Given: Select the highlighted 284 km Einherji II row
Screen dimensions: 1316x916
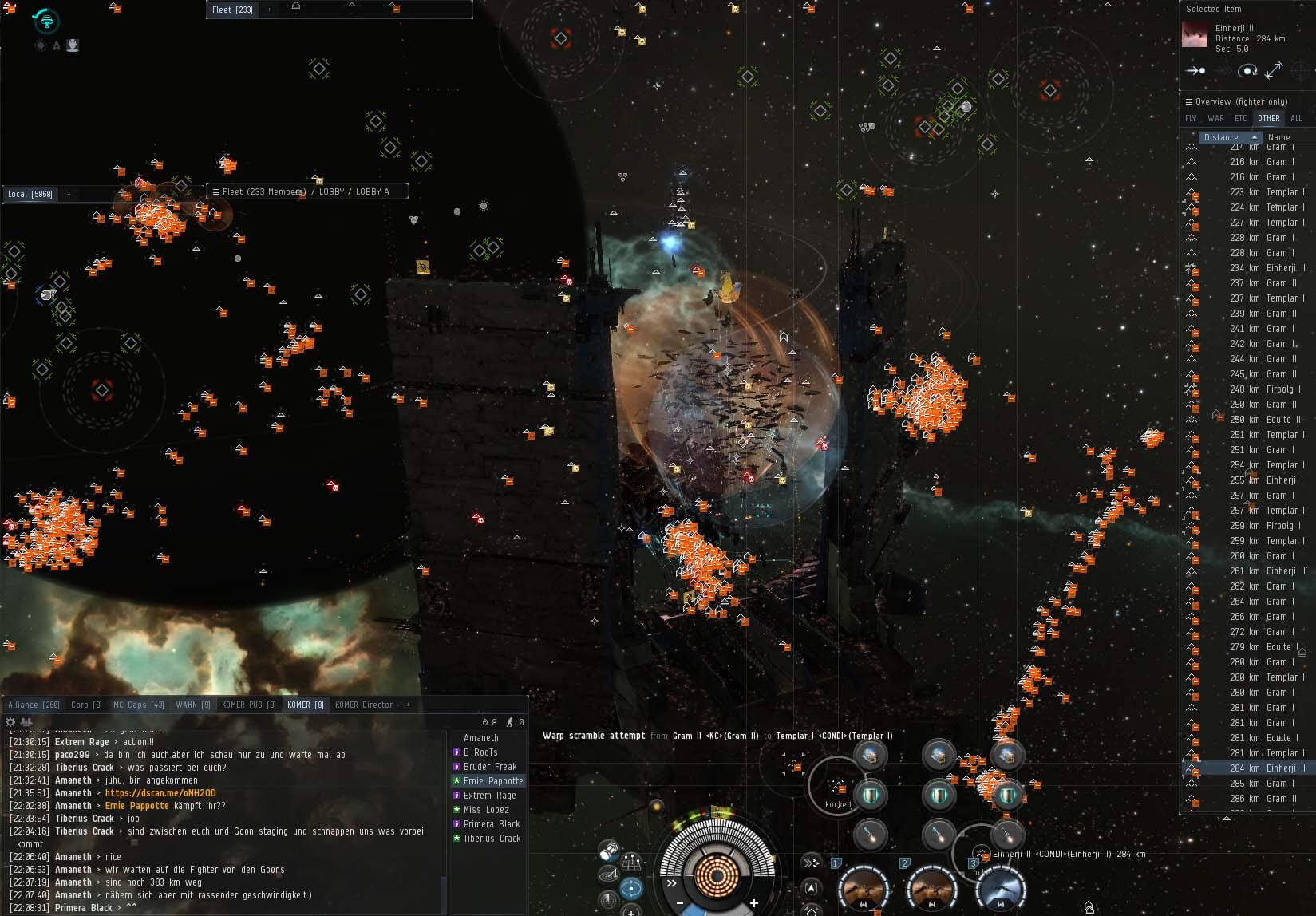Looking at the screenshot, I should coord(1267,768).
